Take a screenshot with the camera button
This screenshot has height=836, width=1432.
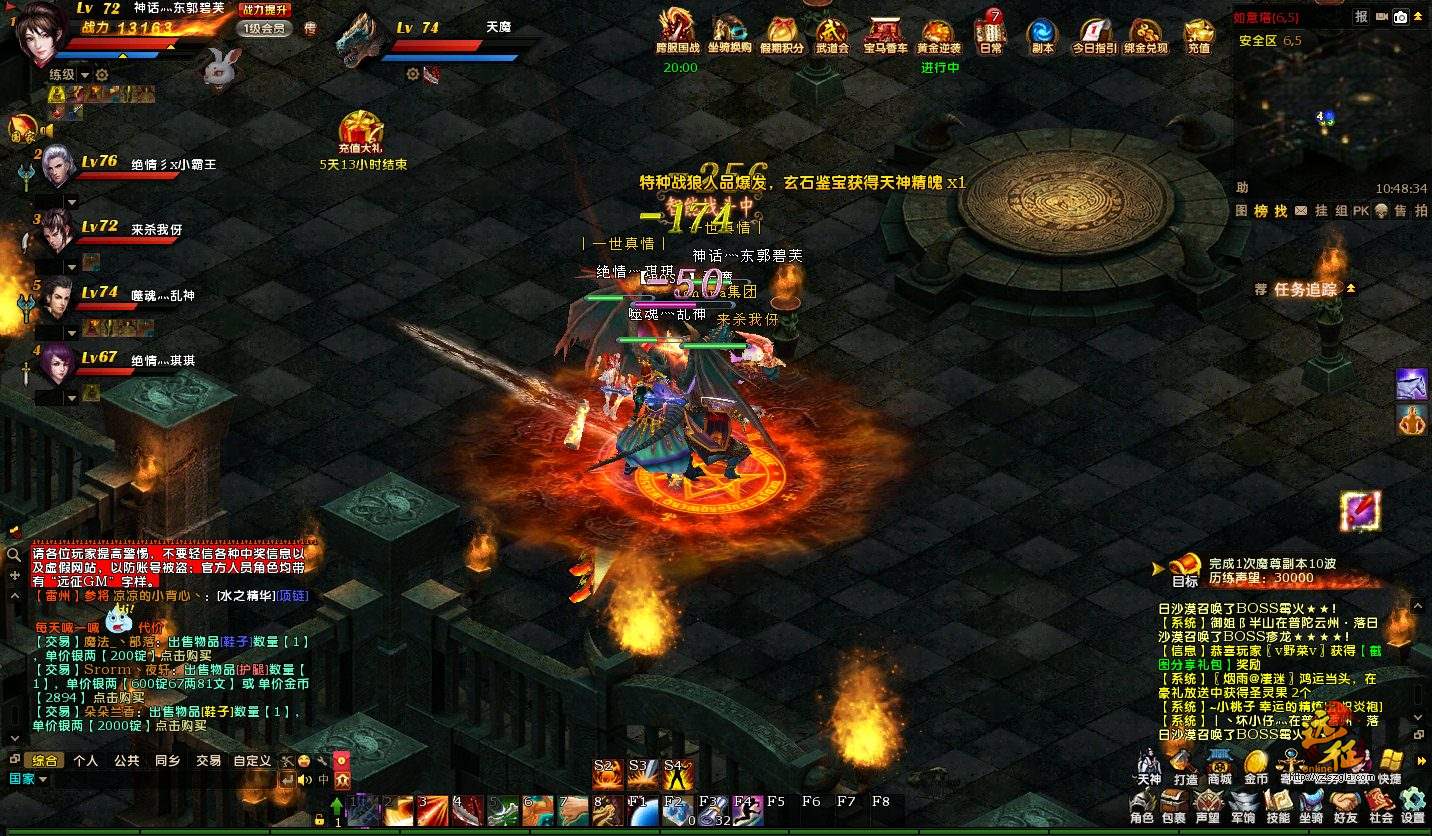[1401, 17]
